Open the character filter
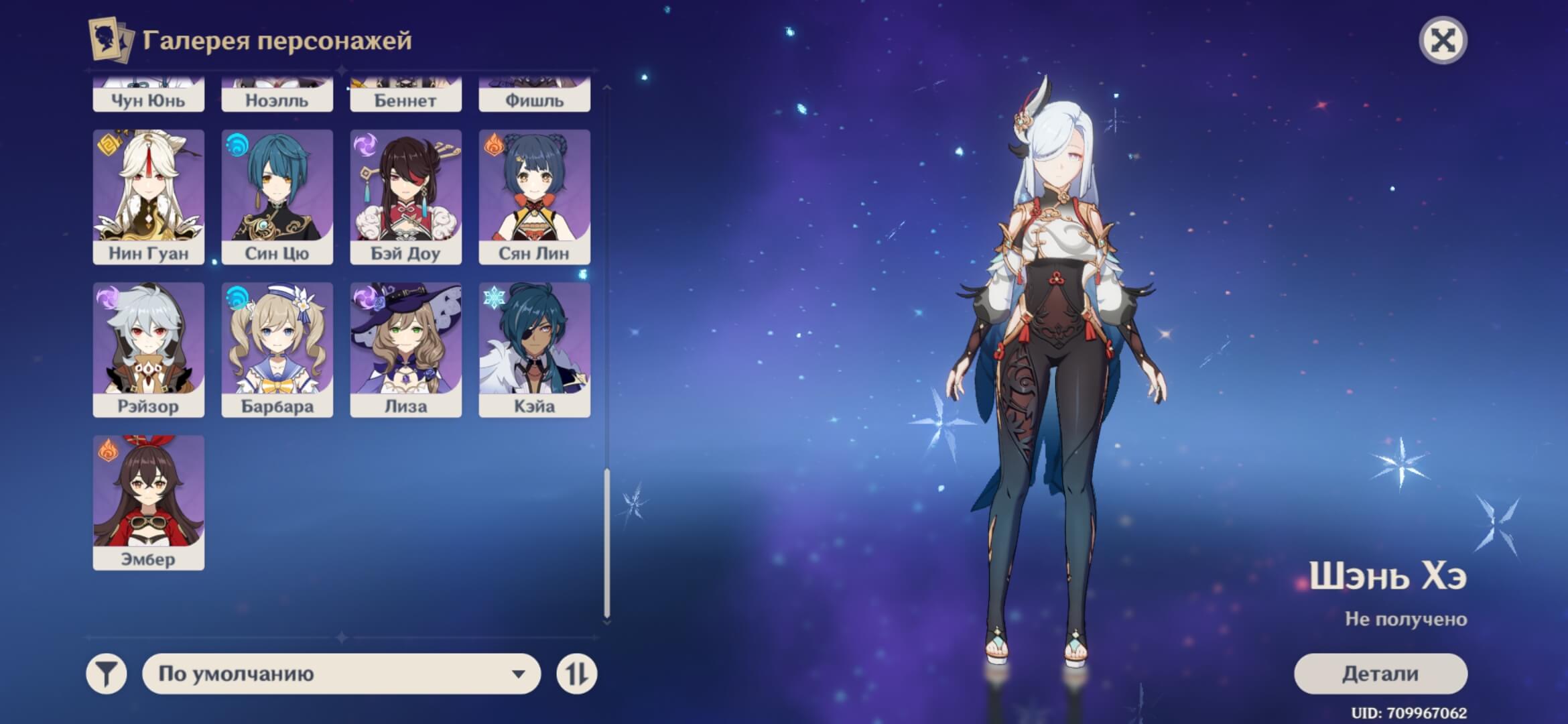Viewport: 1568px width, 724px height. coord(107,674)
